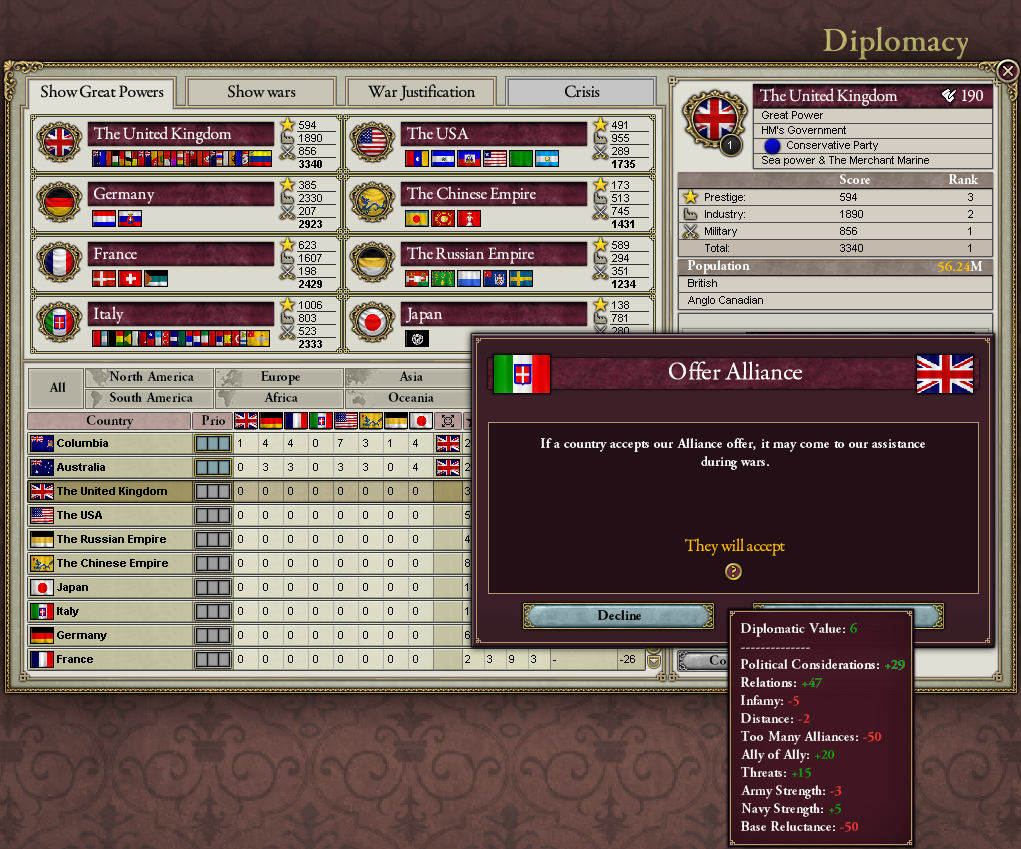
Task: Show All countries in the list
Action: click(57, 387)
